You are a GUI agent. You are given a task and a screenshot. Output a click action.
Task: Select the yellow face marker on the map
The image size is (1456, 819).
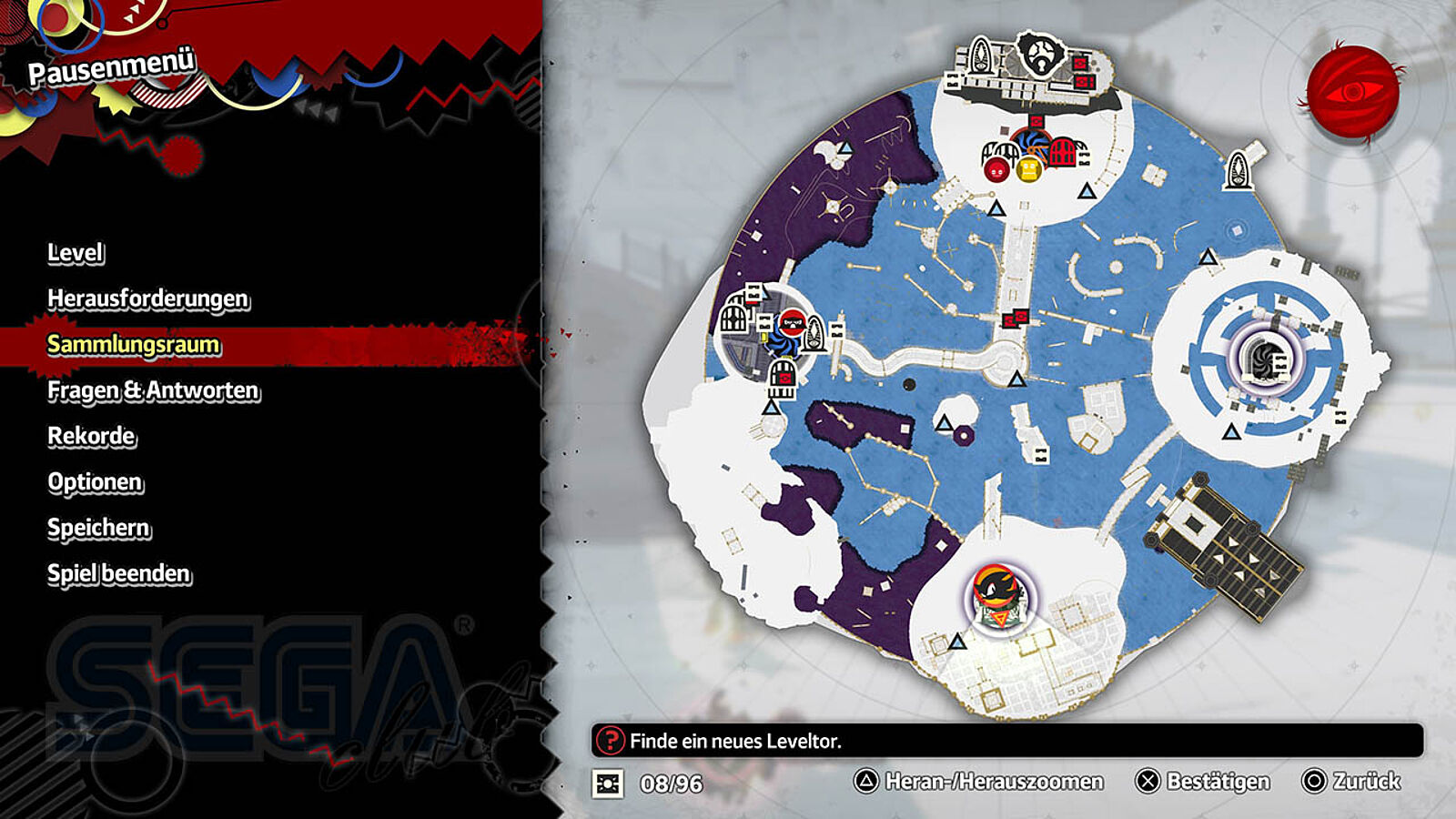point(1029,169)
